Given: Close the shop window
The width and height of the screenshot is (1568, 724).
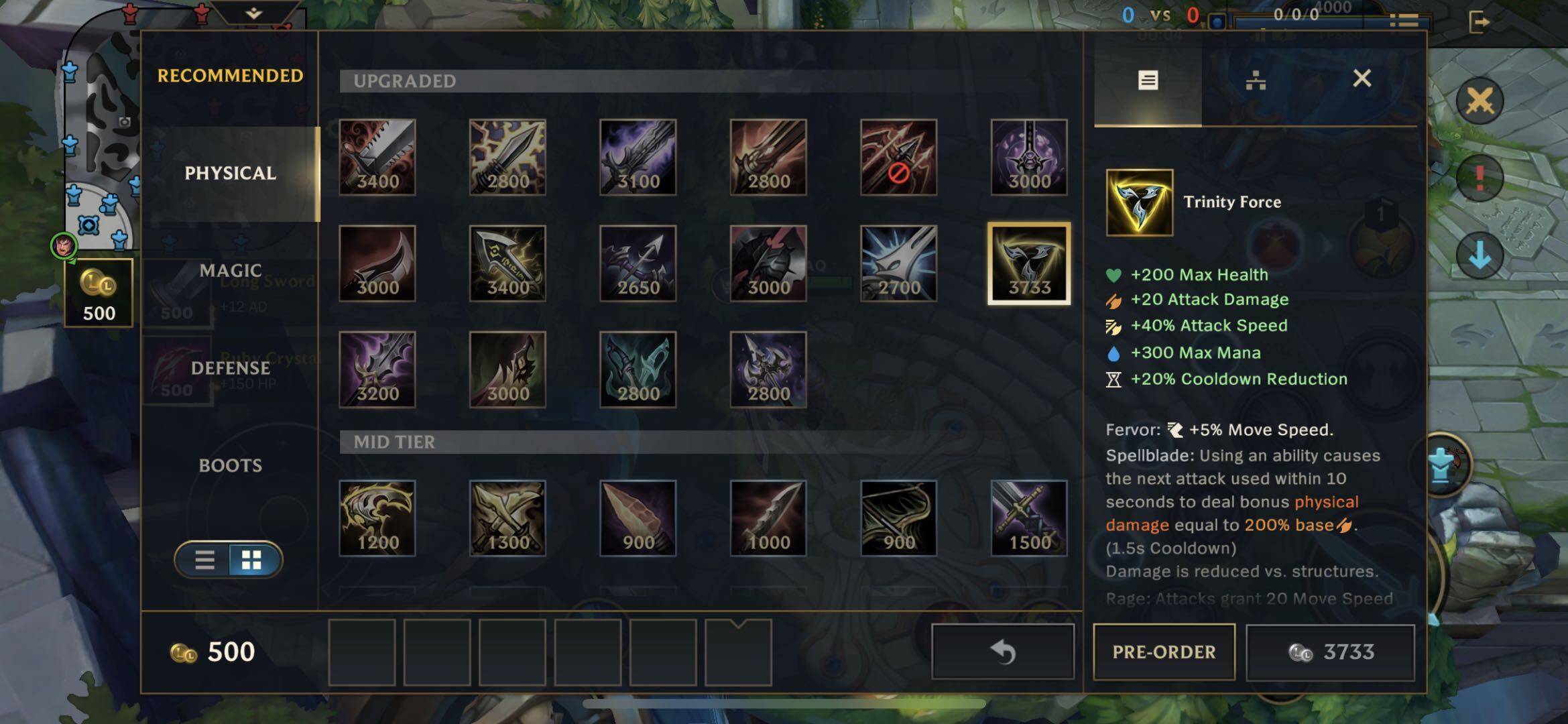Looking at the screenshot, I should pos(1362,79).
